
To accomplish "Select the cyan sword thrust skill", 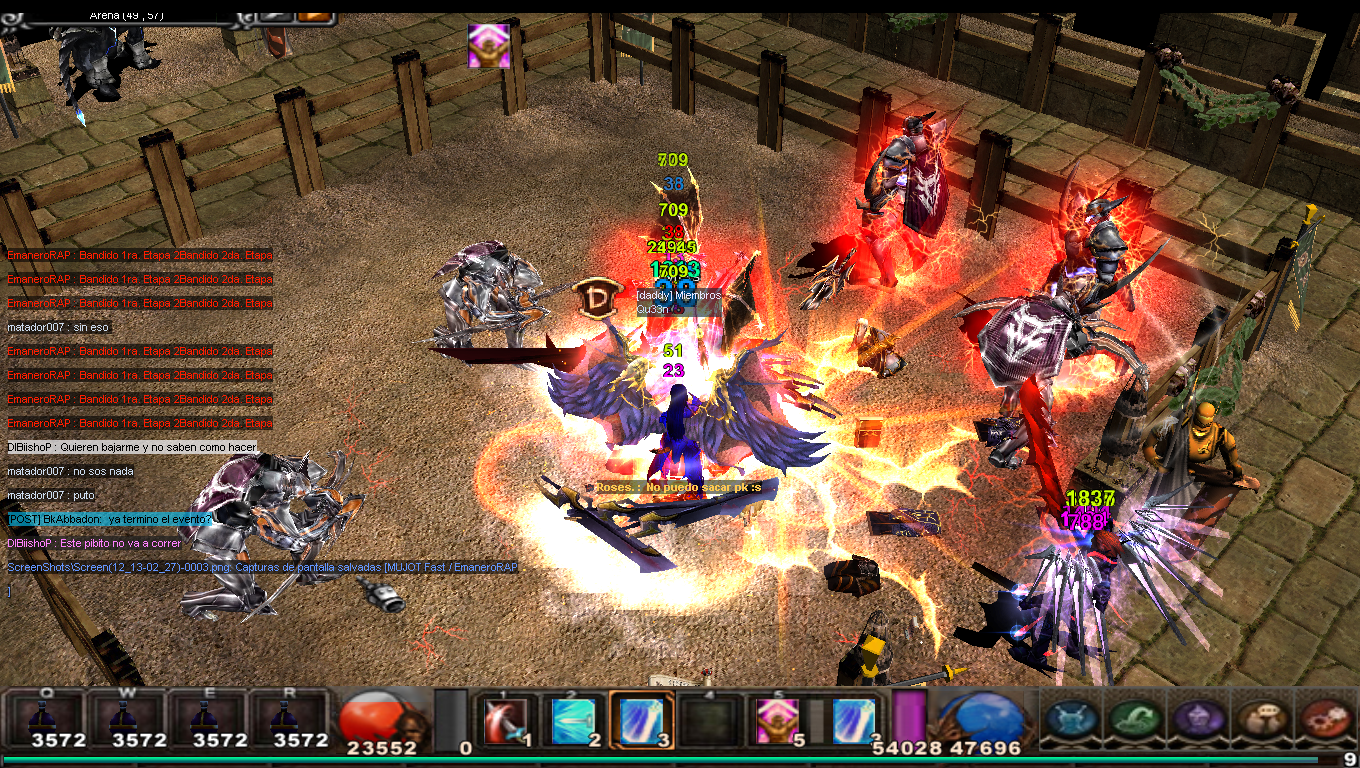I will [x=572, y=720].
